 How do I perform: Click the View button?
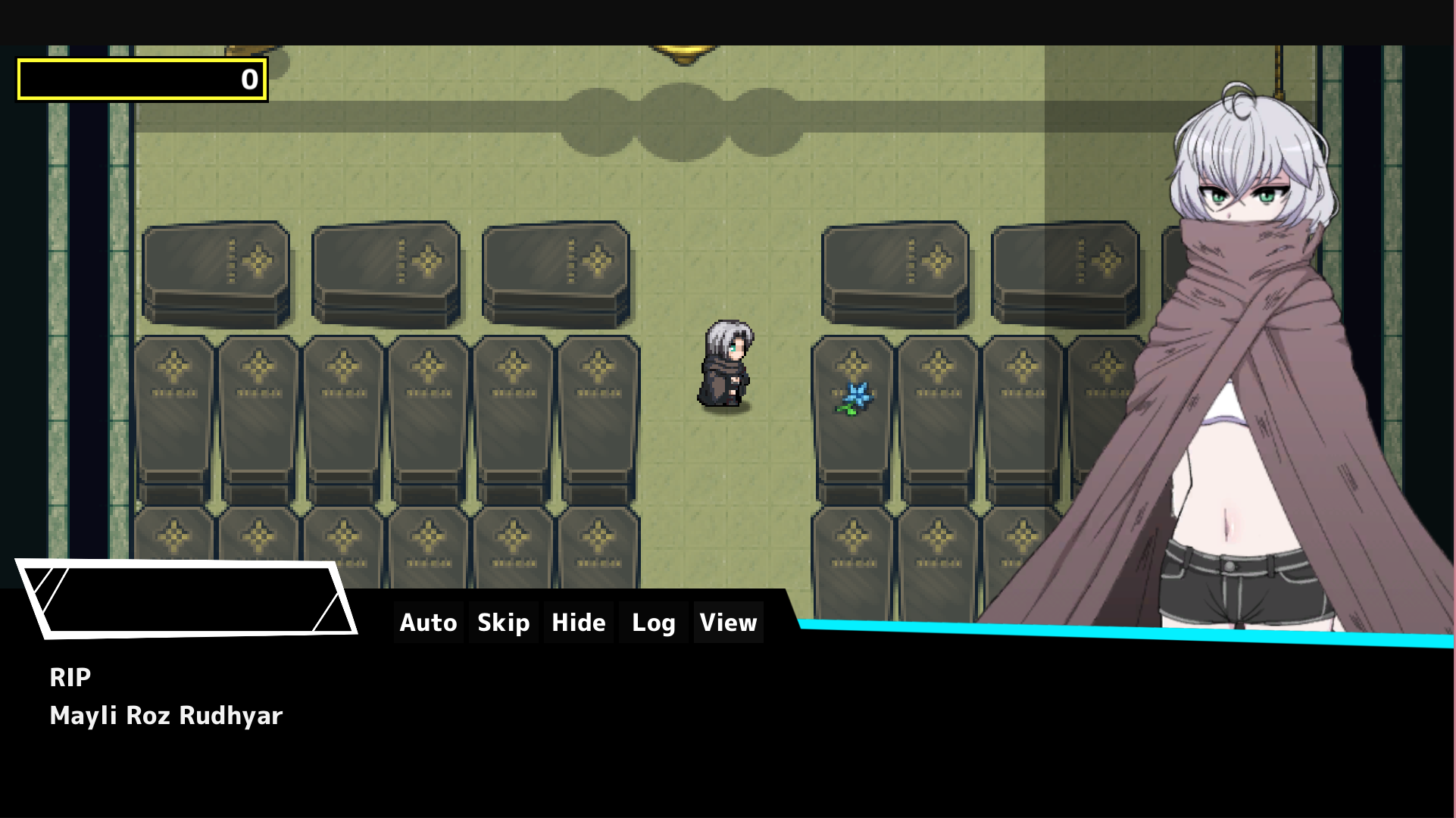tap(728, 623)
